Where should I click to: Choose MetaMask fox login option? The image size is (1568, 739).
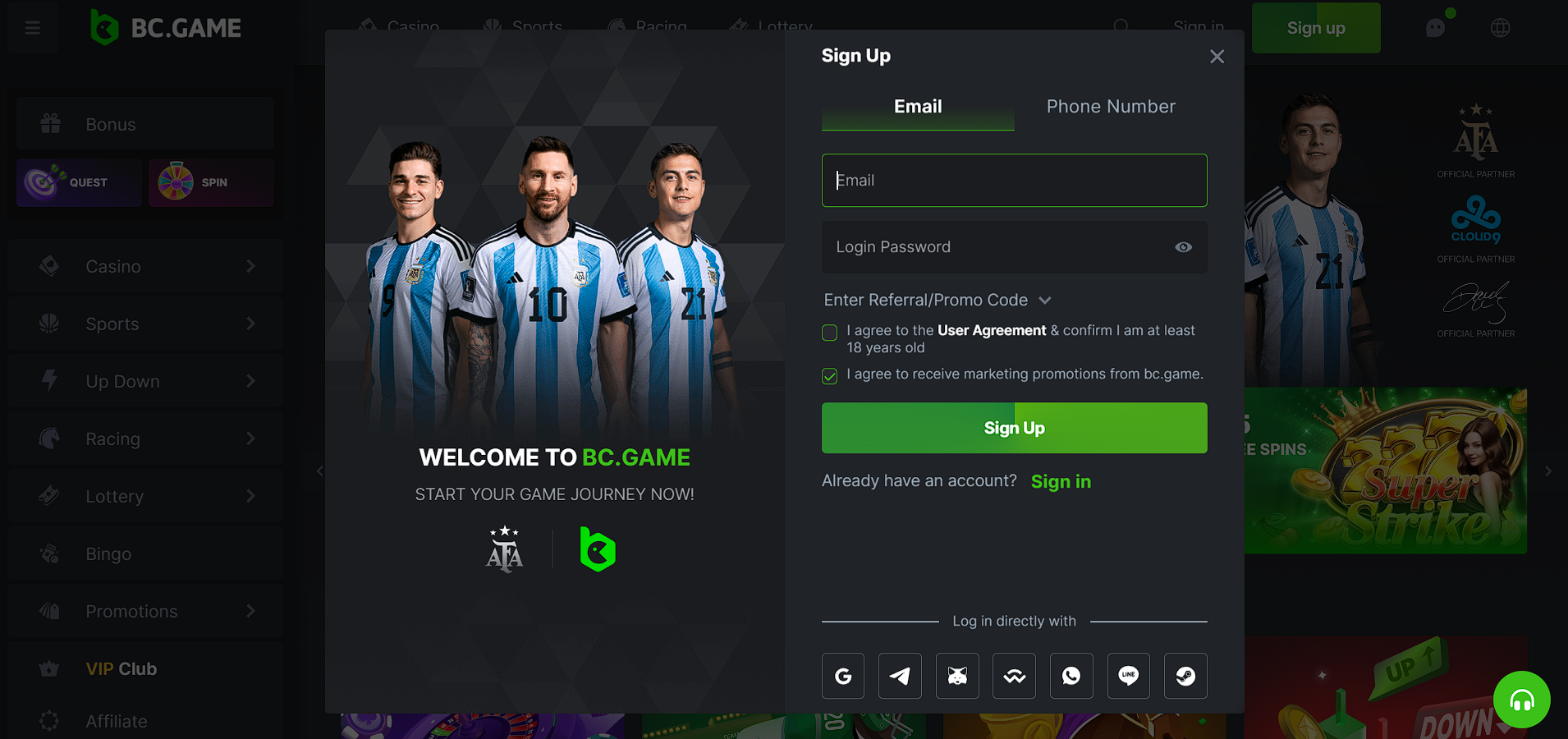click(957, 676)
